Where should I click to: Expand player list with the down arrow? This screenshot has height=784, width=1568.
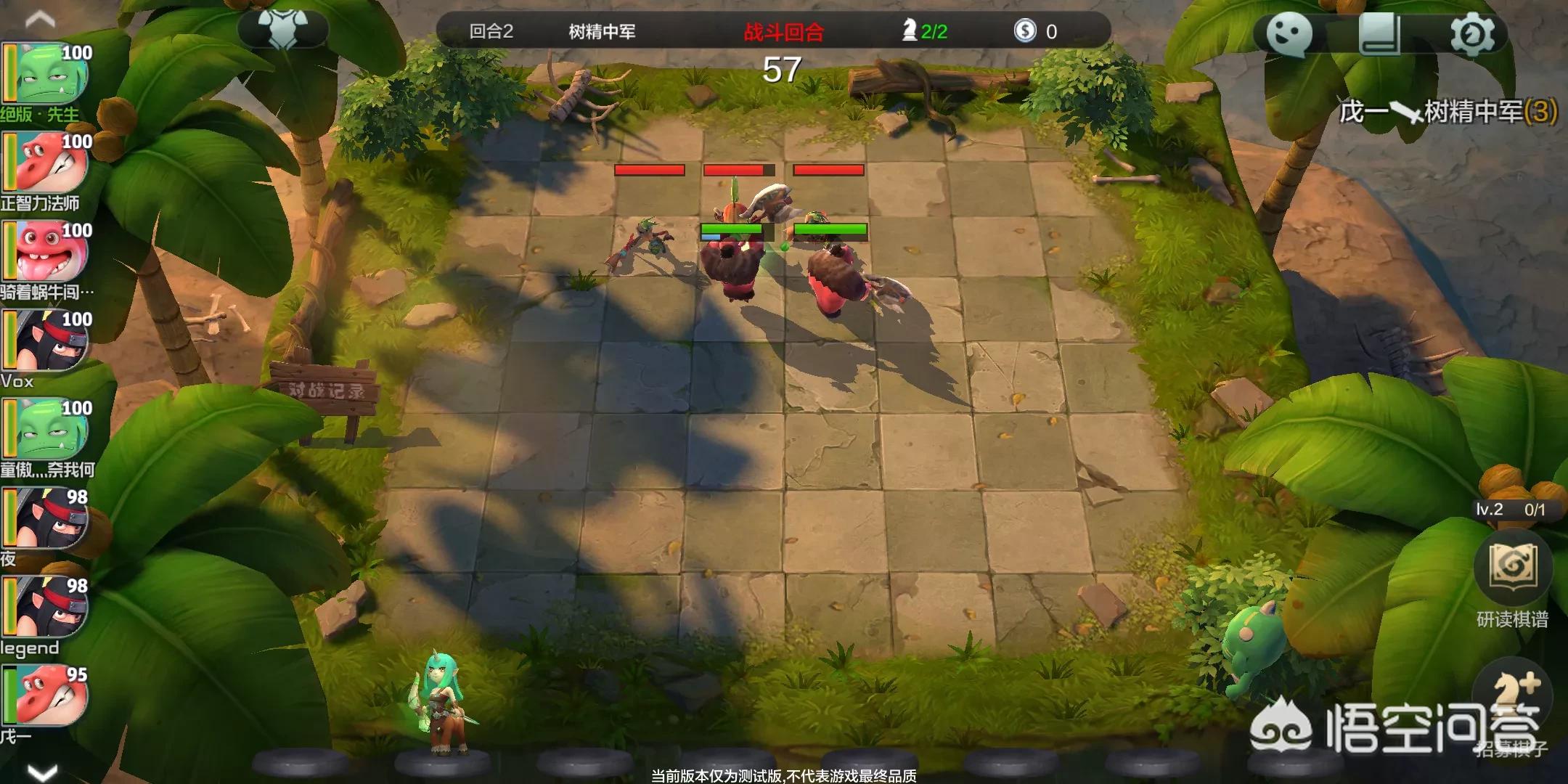click(41, 772)
